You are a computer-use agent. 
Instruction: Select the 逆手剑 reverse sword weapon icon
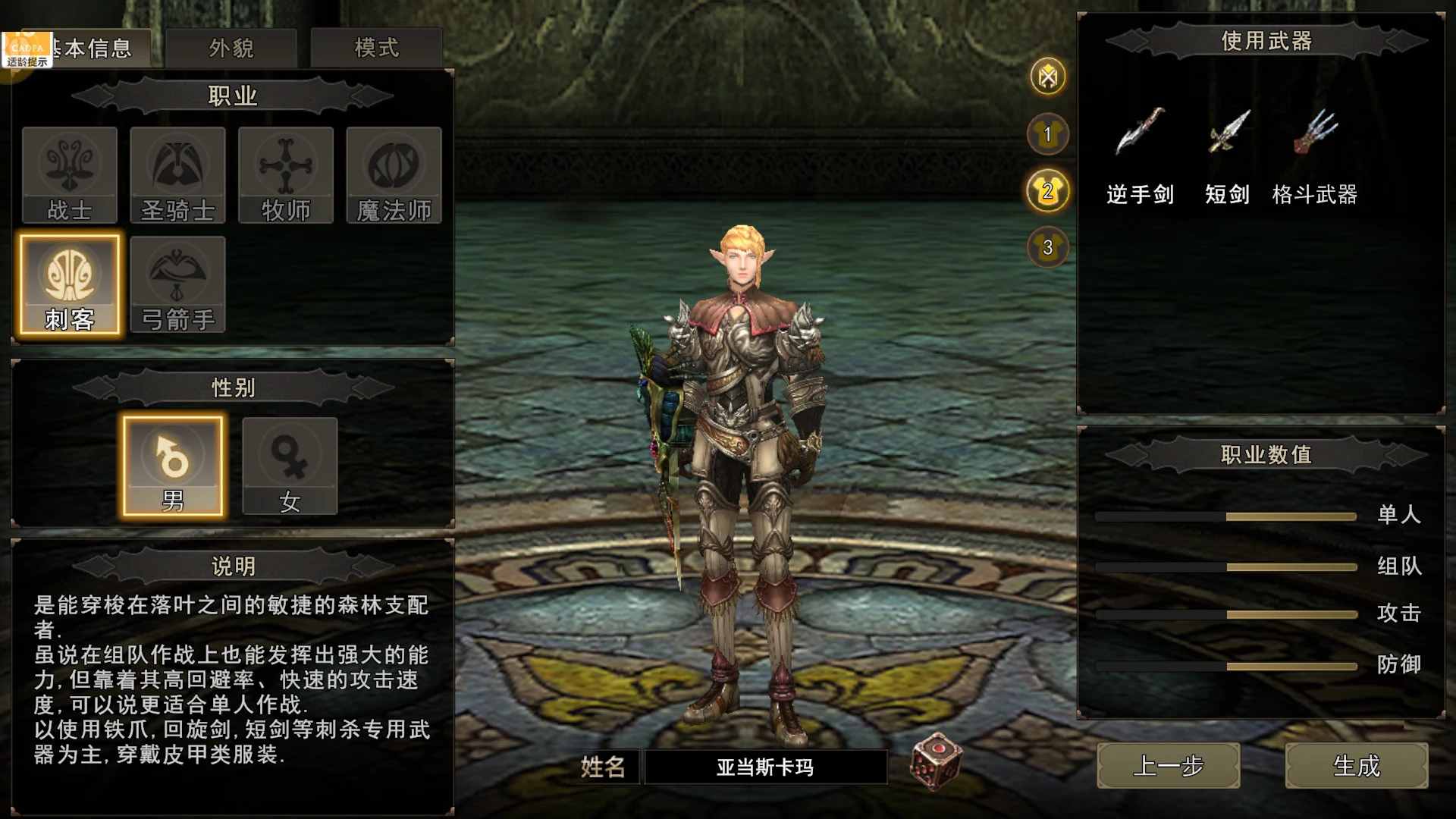(1140, 131)
